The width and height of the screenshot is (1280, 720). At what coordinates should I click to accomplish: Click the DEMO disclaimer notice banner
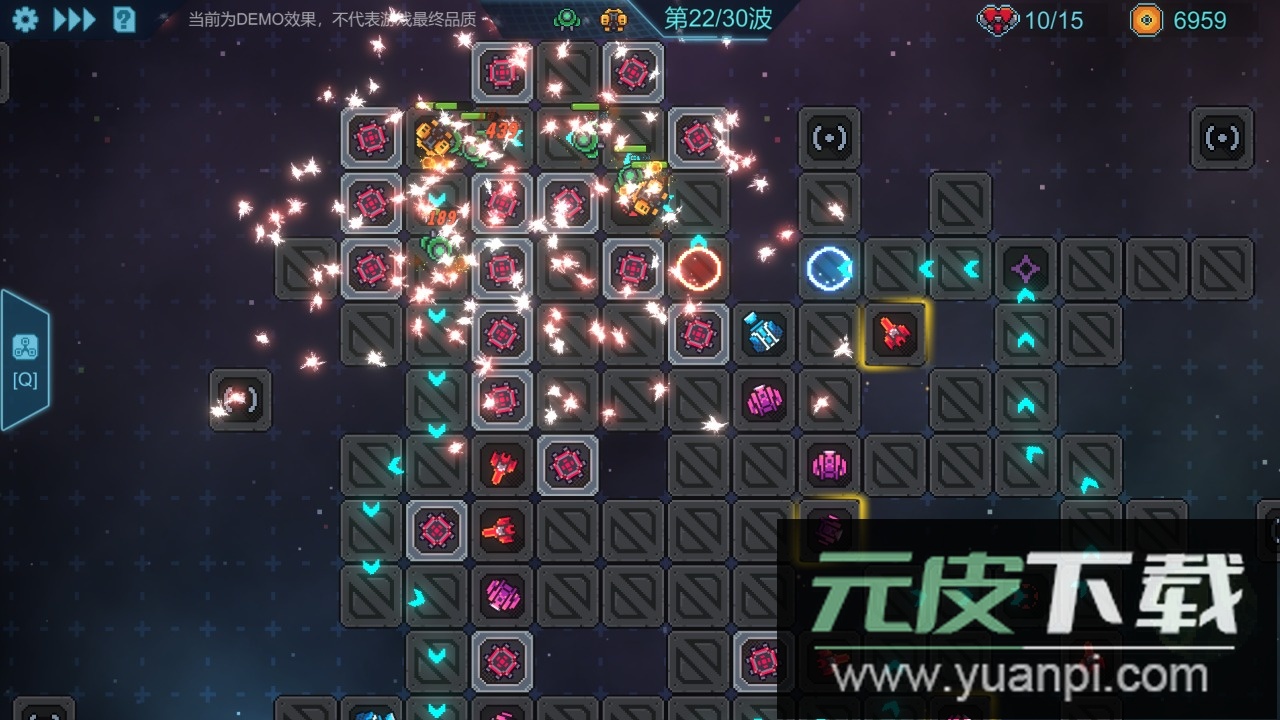(x=330, y=17)
